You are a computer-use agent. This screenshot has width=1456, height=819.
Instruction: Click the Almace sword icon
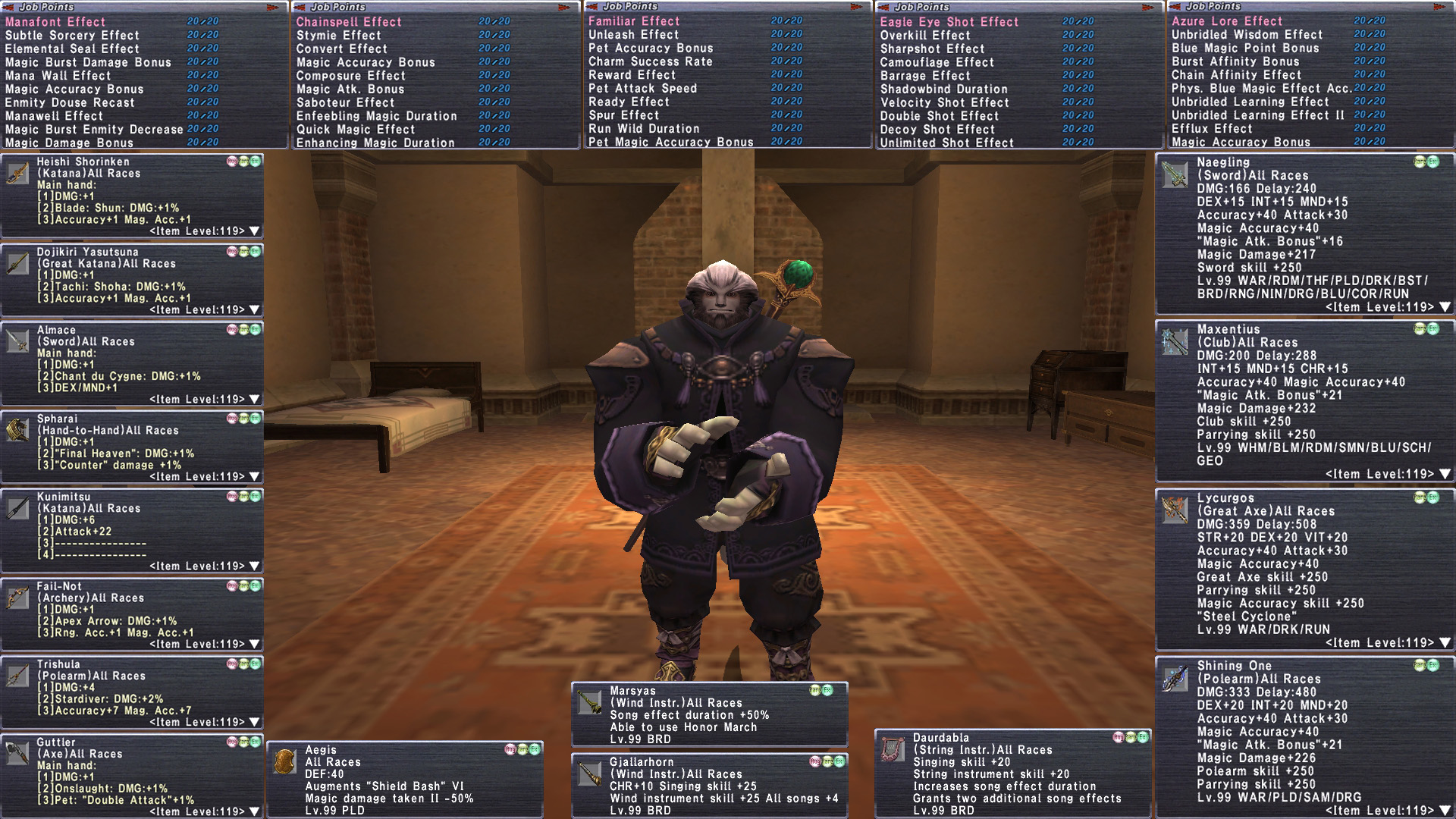pyautogui.click(x=17, y=341)
